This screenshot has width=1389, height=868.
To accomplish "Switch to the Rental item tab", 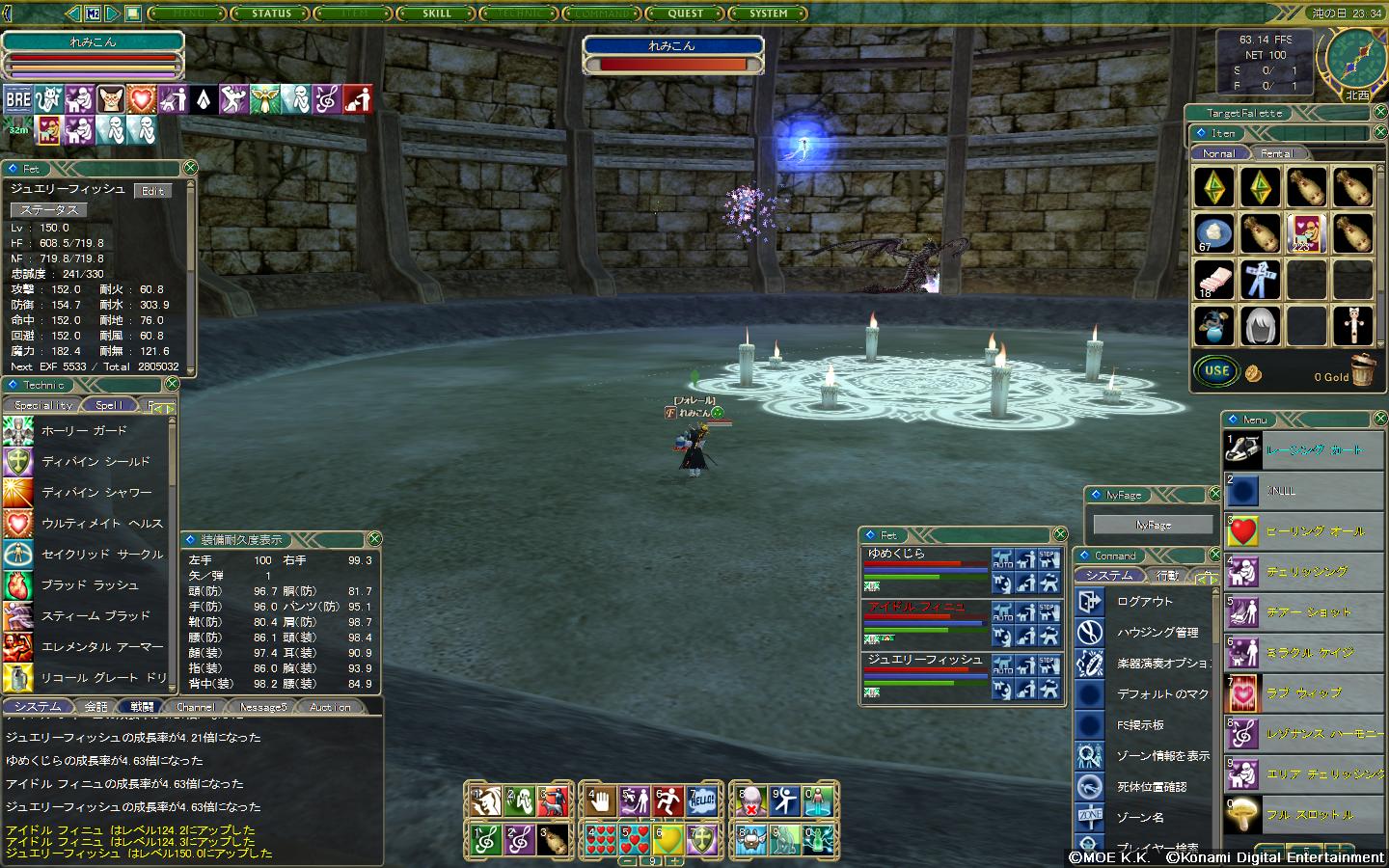I will click(1276, 153).
